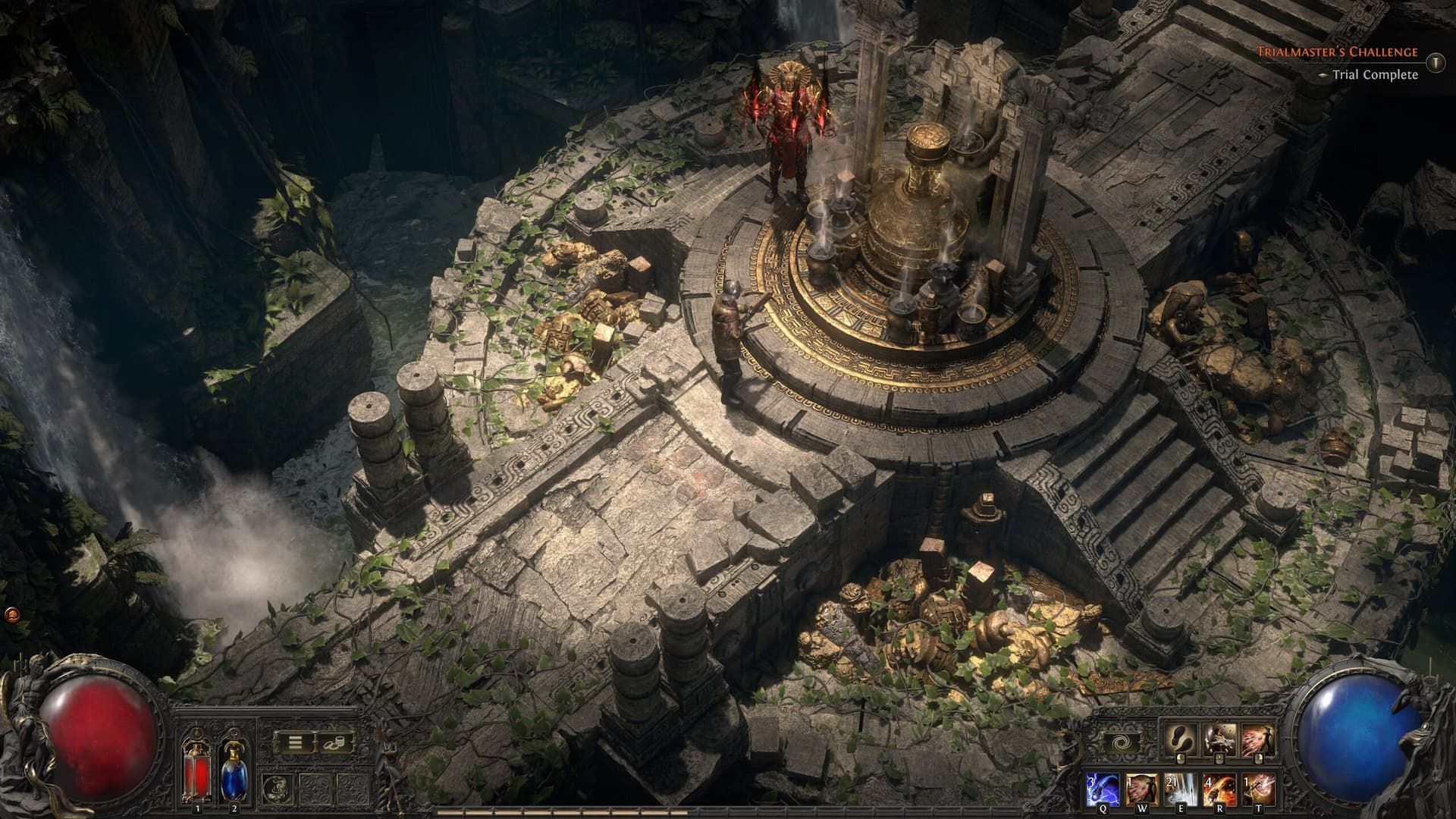Use the blue mana flask in slot 2
1456x819 pixels.
tap(234, 777)
